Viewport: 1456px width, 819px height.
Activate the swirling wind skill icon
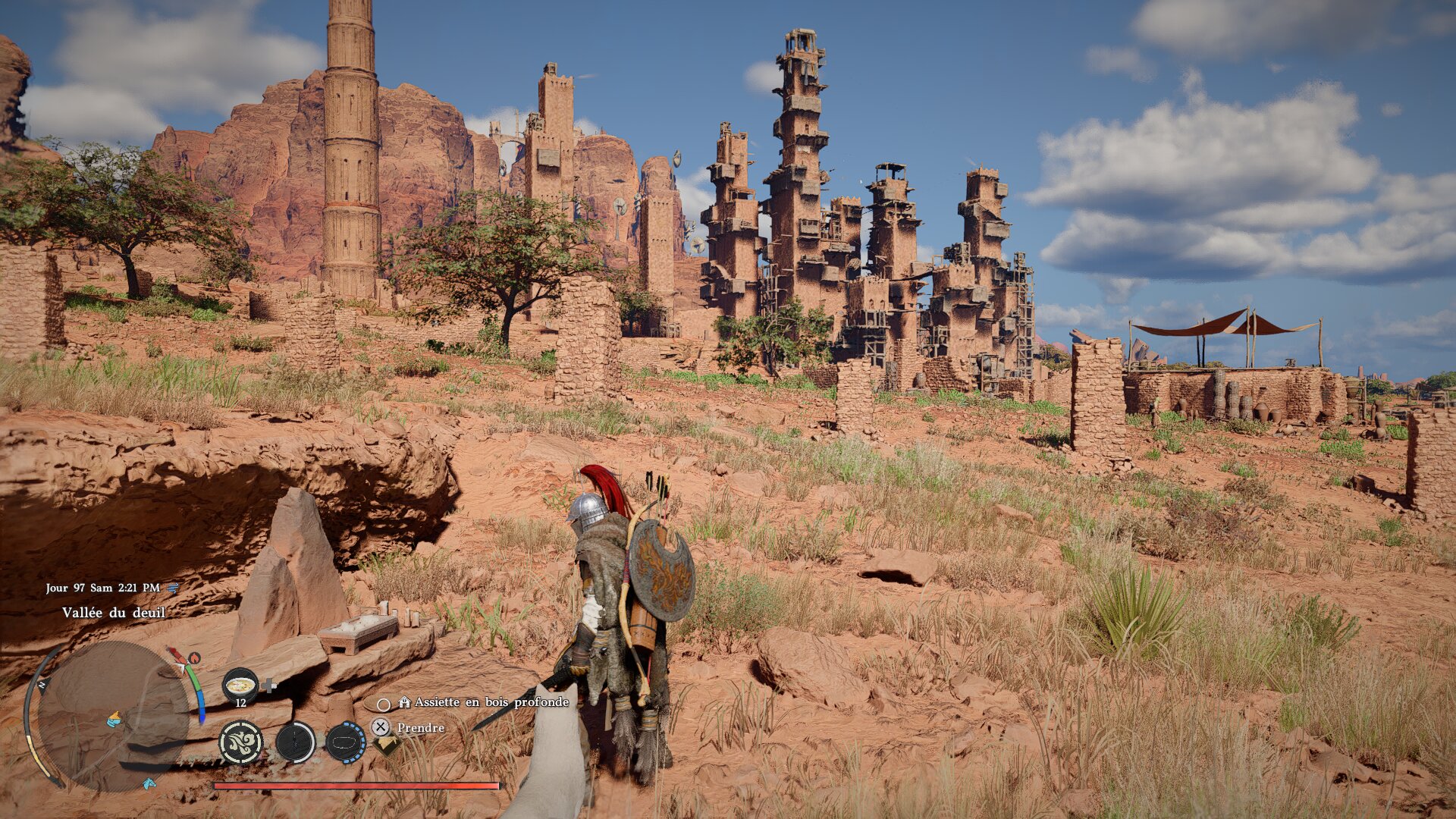241,742
